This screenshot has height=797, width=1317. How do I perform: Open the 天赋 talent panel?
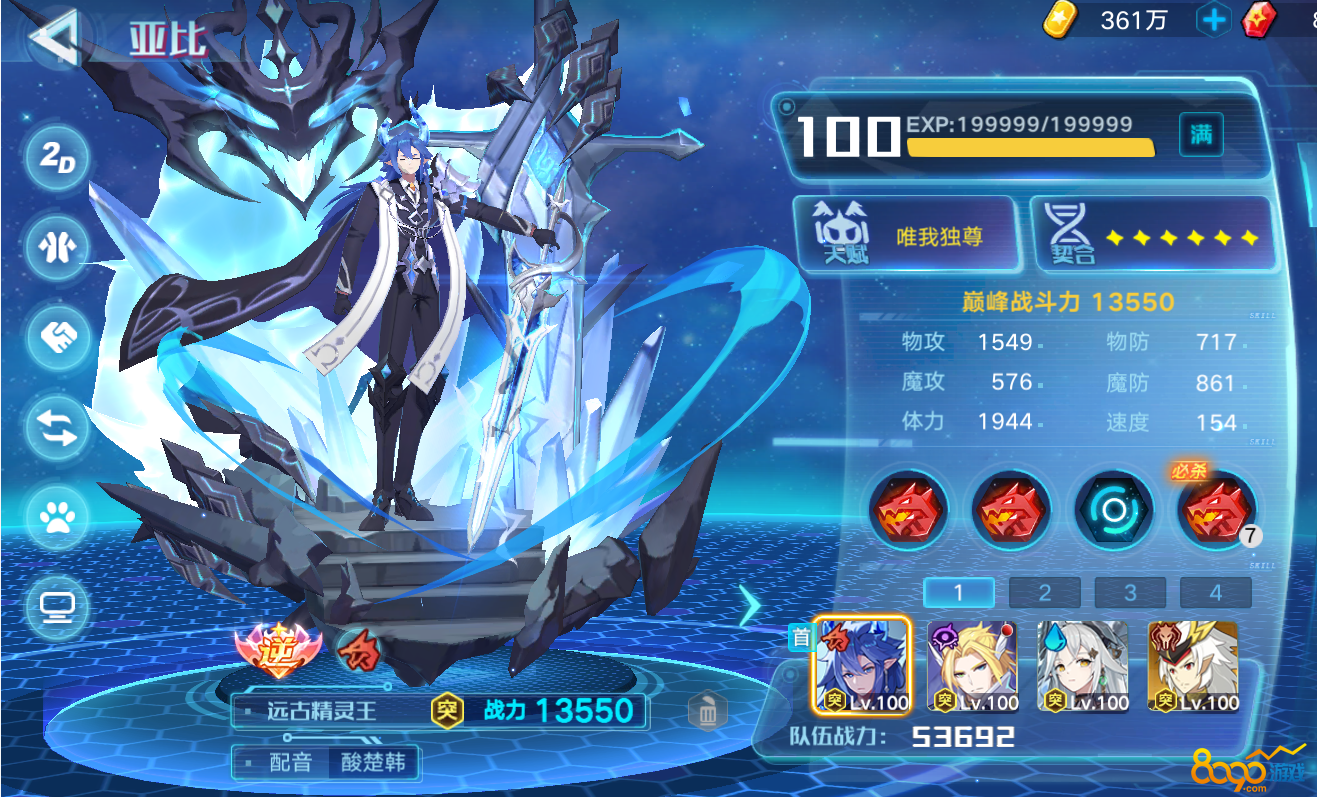(906, 234)
